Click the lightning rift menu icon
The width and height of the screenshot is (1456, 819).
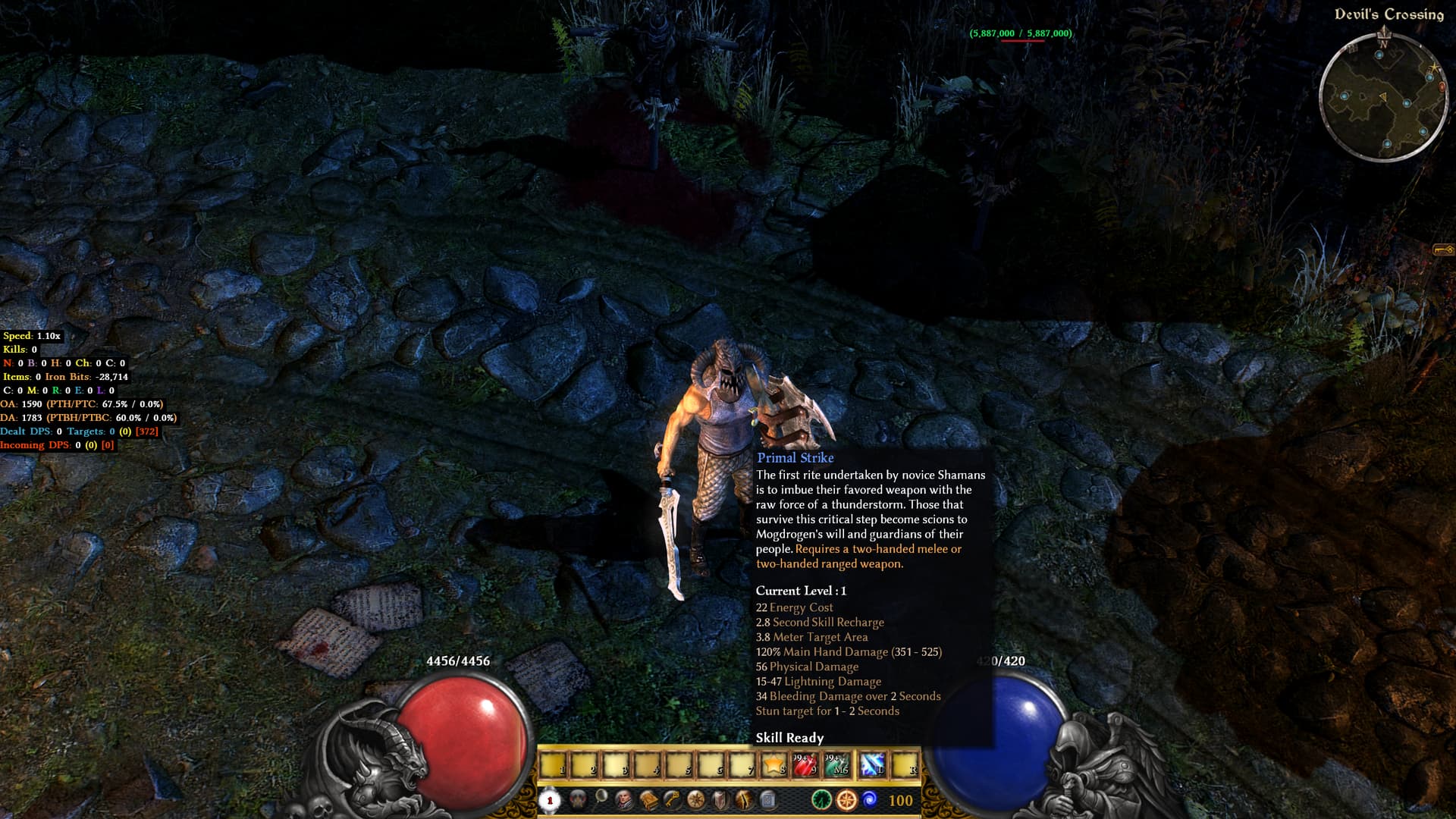744,800
